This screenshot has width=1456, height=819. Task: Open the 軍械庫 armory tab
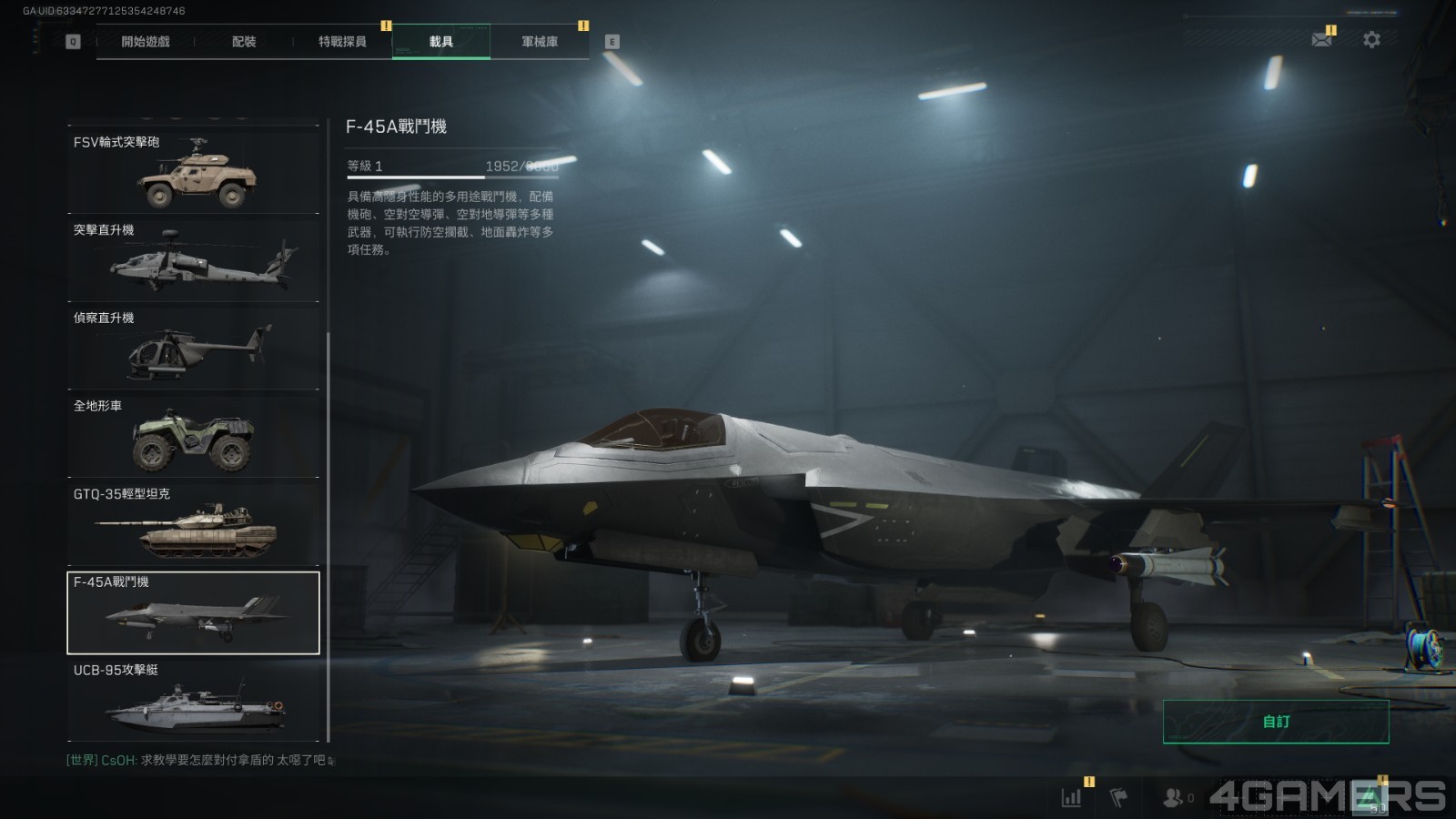(540, 42)
